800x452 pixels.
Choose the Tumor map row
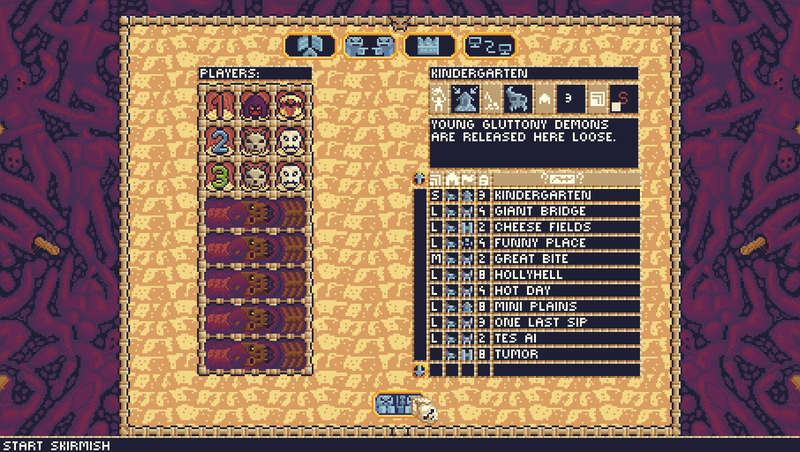click(564, 354)
